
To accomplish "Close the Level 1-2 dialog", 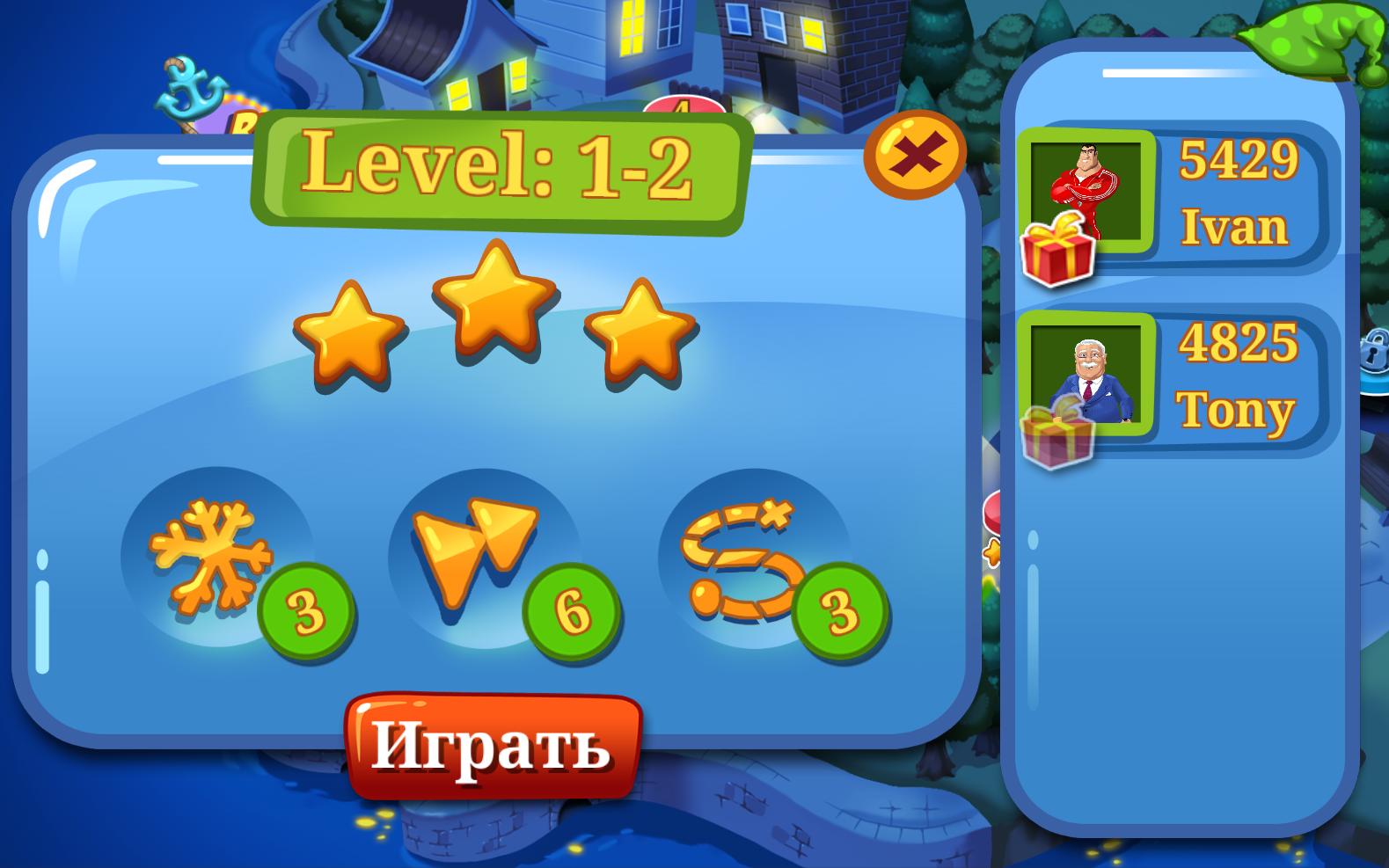I will point(914,156).
